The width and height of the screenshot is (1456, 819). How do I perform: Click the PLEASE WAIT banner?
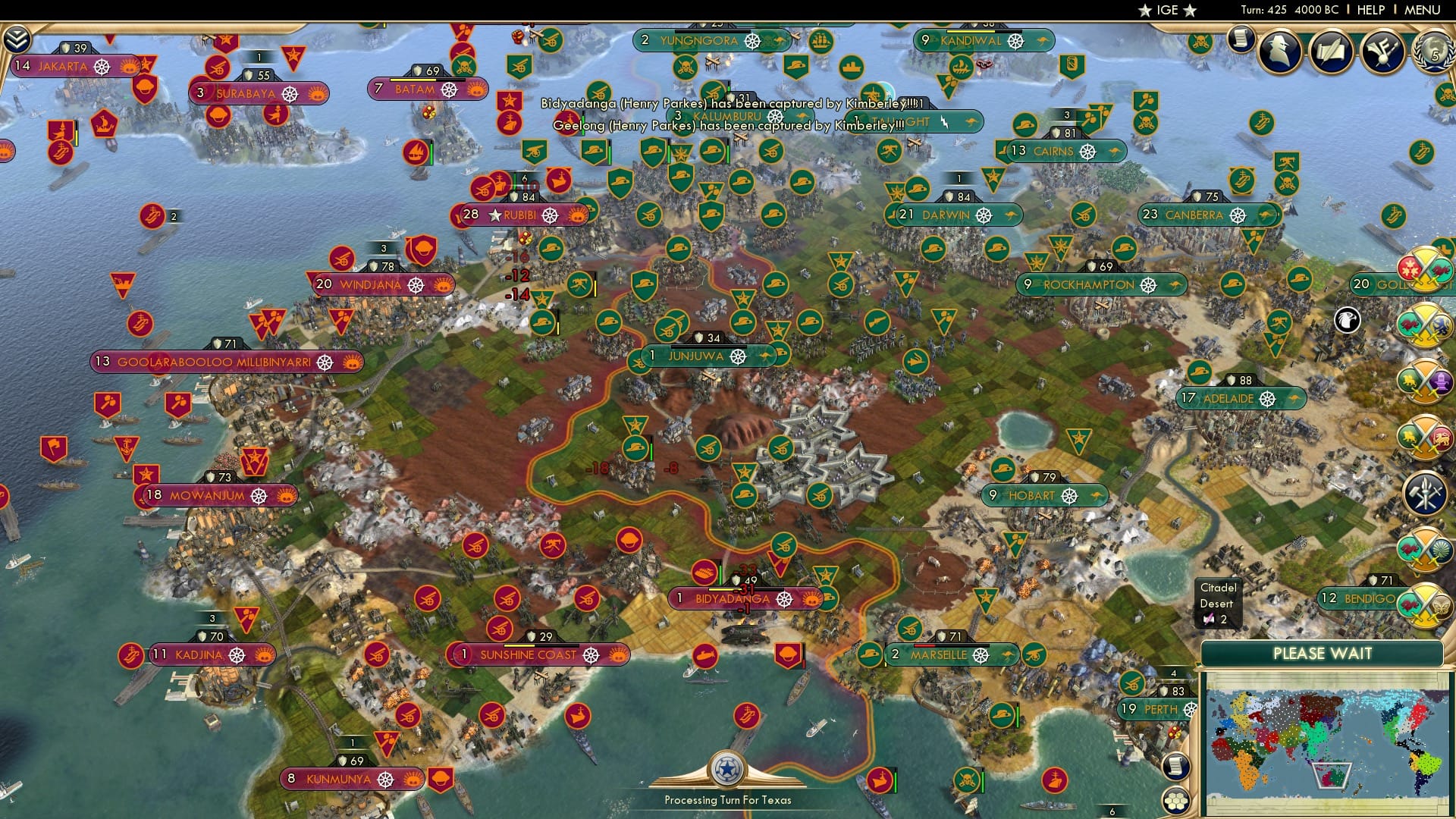click(x=1323, y=654)
